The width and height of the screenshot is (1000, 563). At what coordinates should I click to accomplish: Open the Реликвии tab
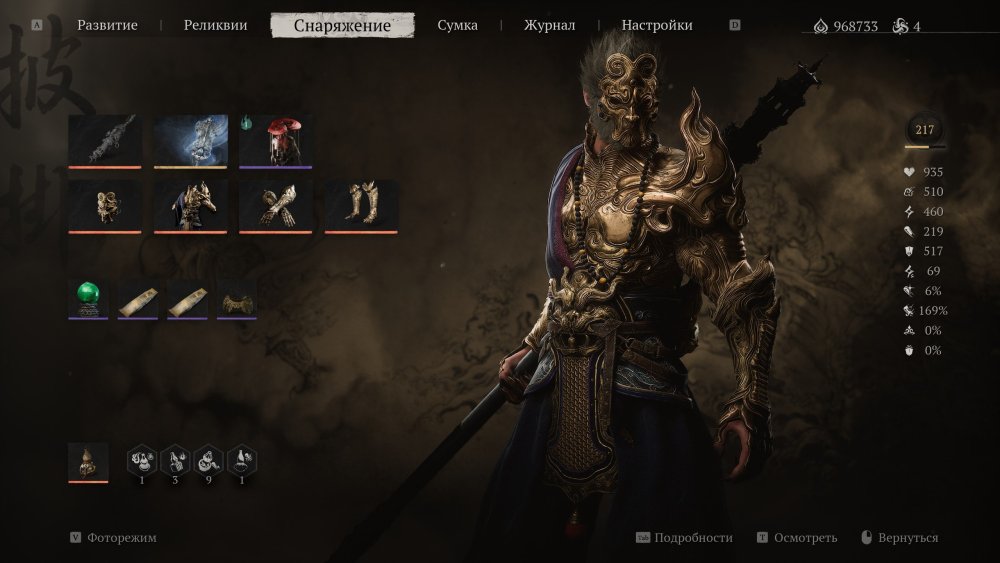[215, 25]
